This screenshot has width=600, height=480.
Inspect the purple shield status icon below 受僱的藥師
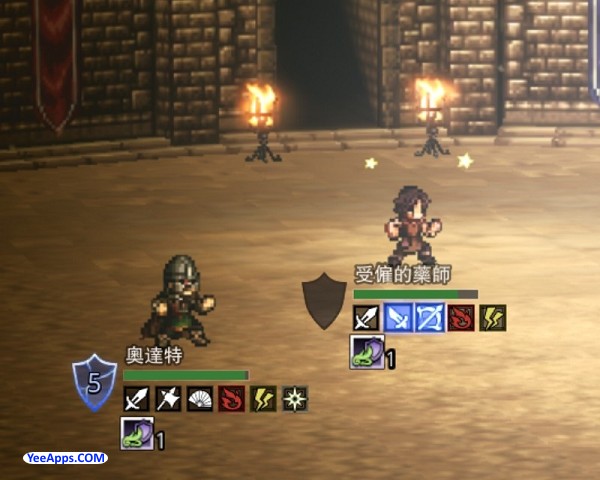pos(365,352)
